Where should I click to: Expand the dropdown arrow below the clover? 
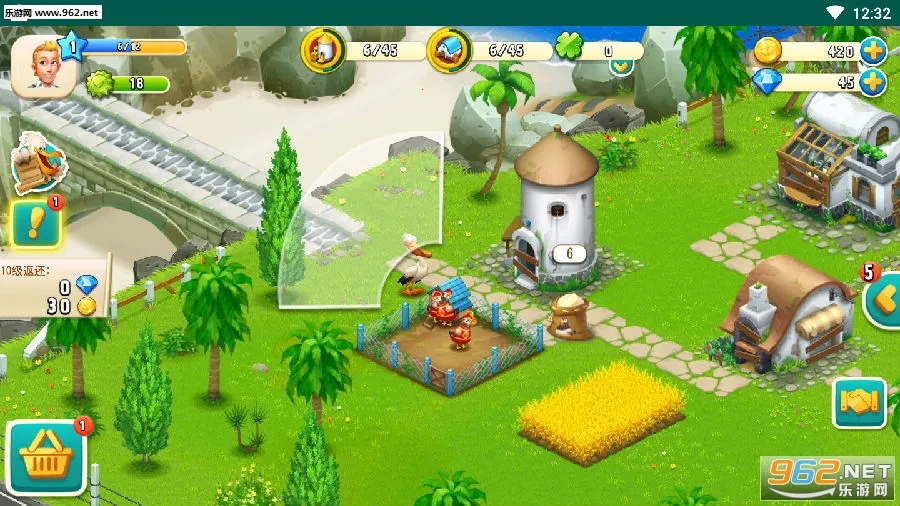pyautogui.click(x=621, y=67)
